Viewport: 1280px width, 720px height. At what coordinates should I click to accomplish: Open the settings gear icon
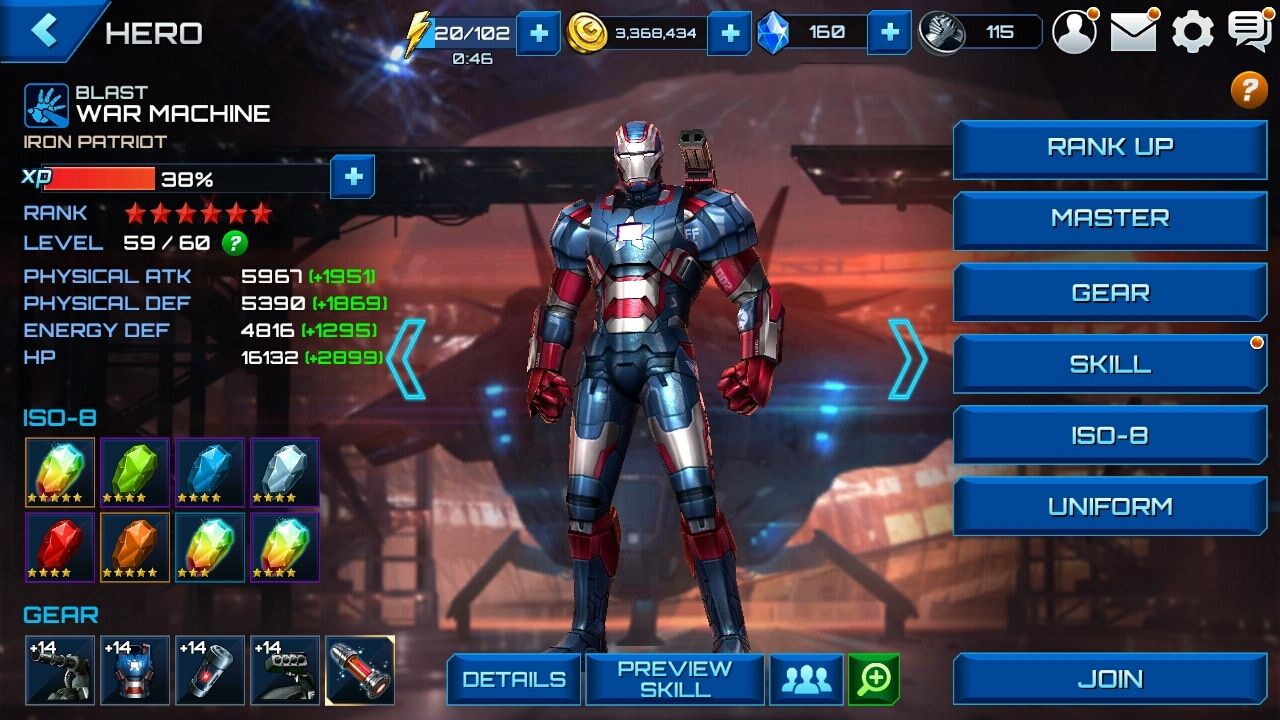tap(1192, 32)
